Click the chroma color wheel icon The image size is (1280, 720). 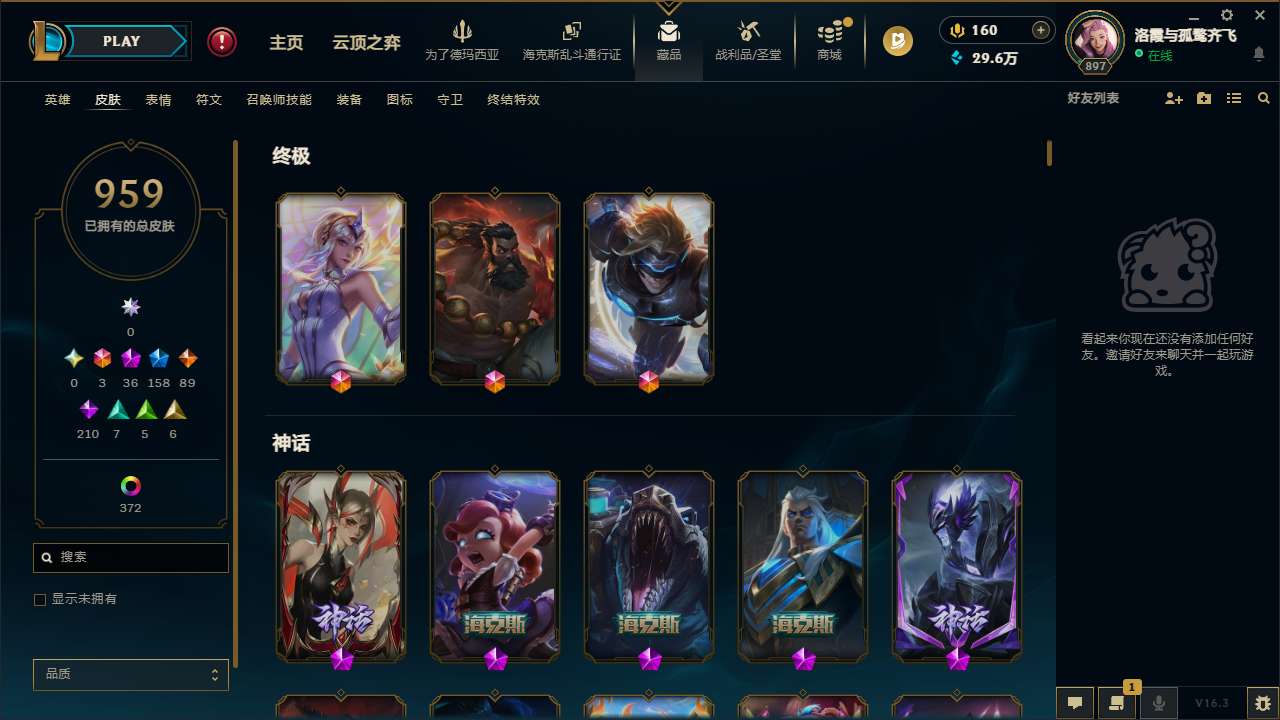pos(130,484)
